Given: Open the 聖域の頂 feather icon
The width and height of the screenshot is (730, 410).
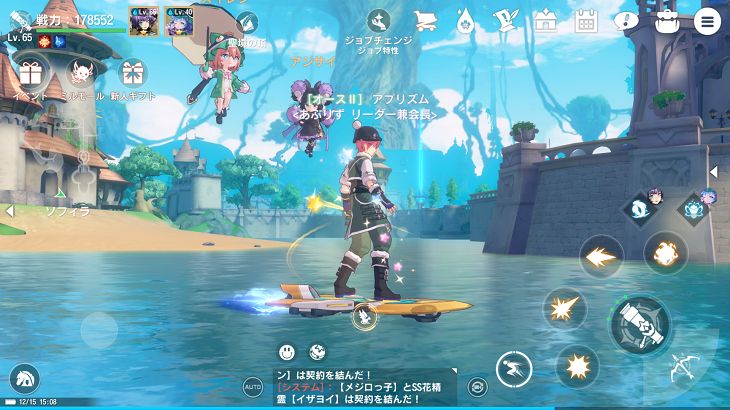Looking at the screenshot, I should 244,23.
